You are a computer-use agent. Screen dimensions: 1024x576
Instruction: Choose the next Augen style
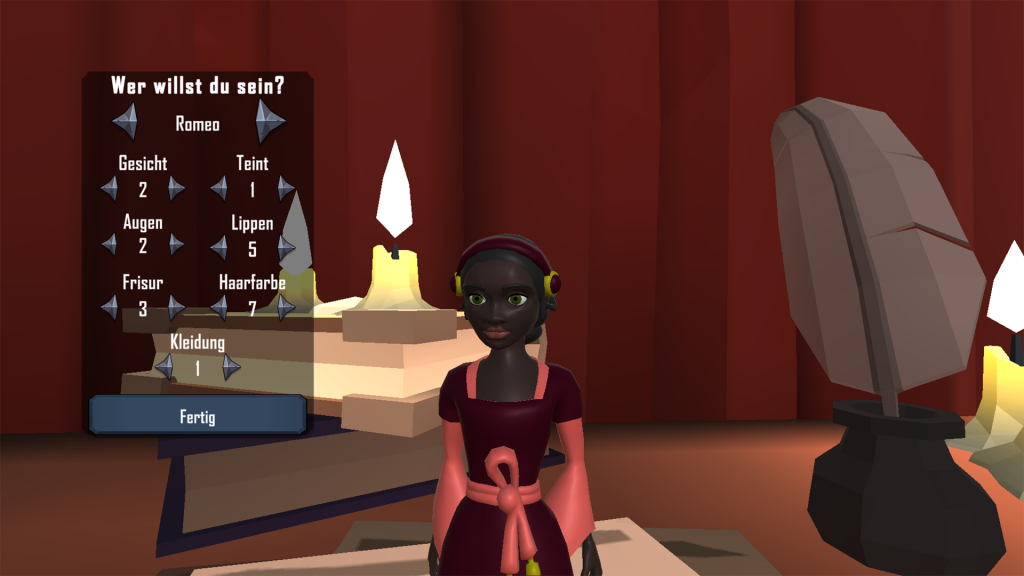pyautogui.click(x=177, y=244)
